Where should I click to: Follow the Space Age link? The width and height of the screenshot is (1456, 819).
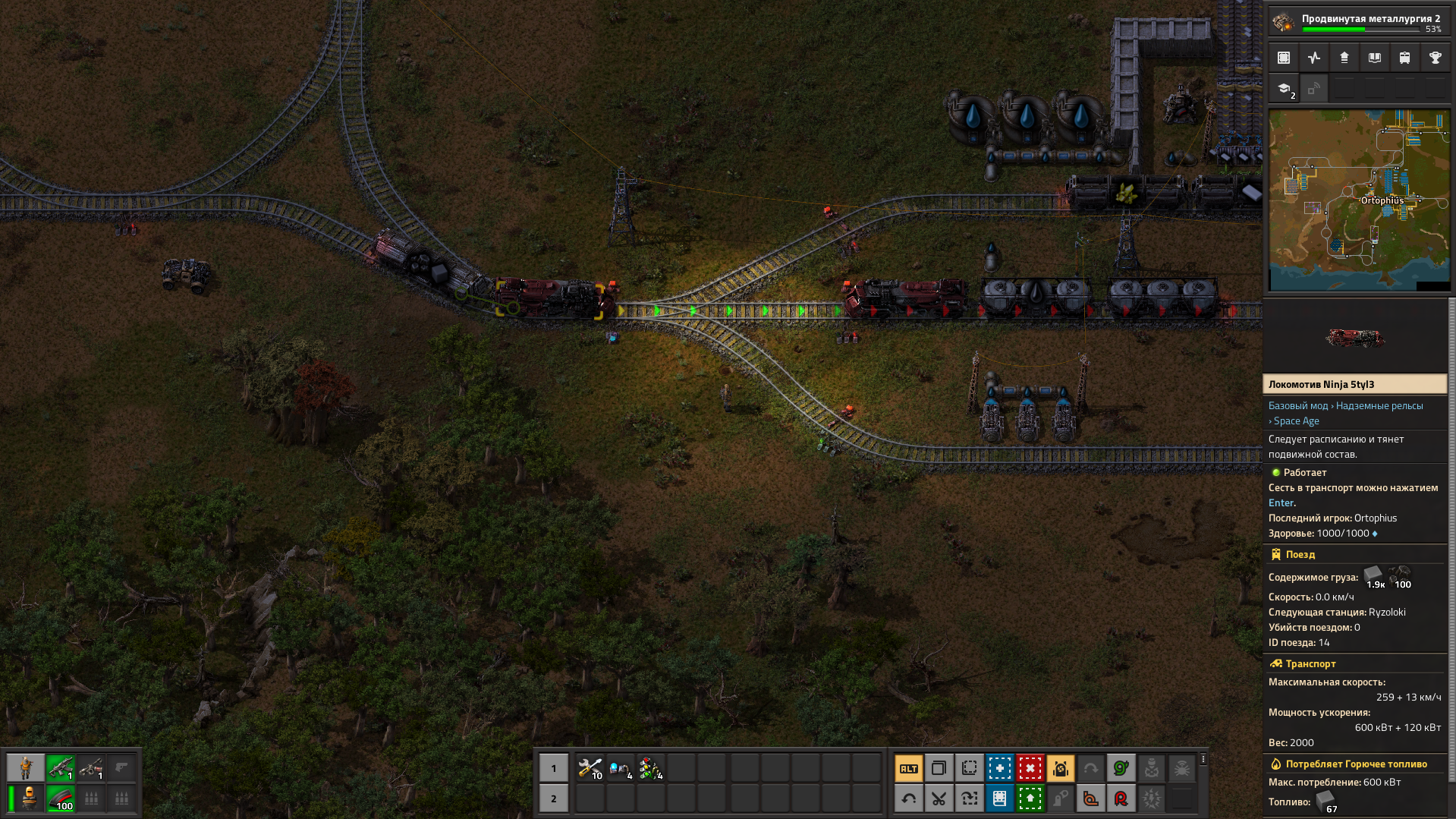click(x=1296, y=421)
